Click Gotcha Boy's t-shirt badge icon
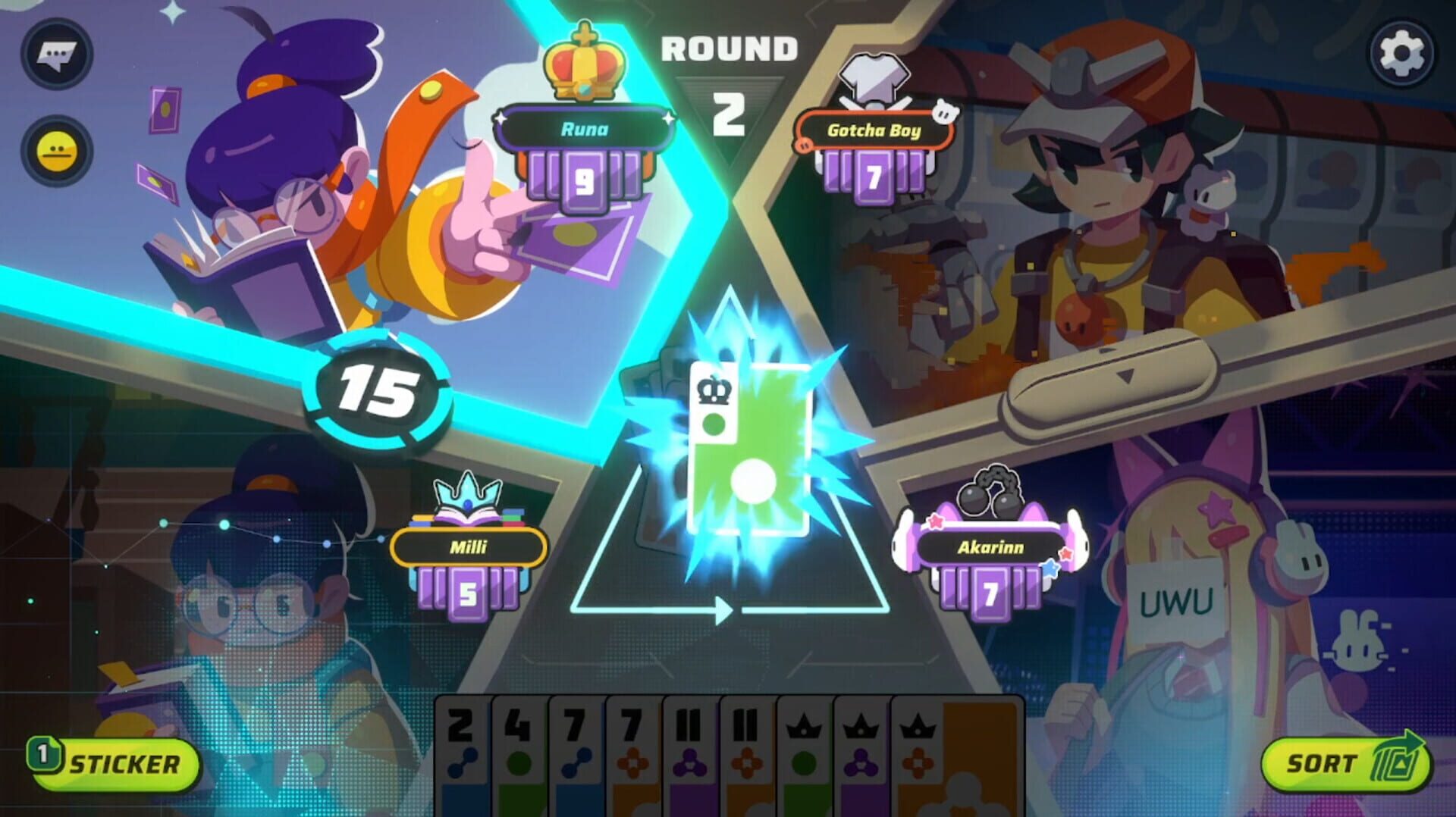This screenshot has width=1456, height=817. pyautogui.click(x=872, y=80)
